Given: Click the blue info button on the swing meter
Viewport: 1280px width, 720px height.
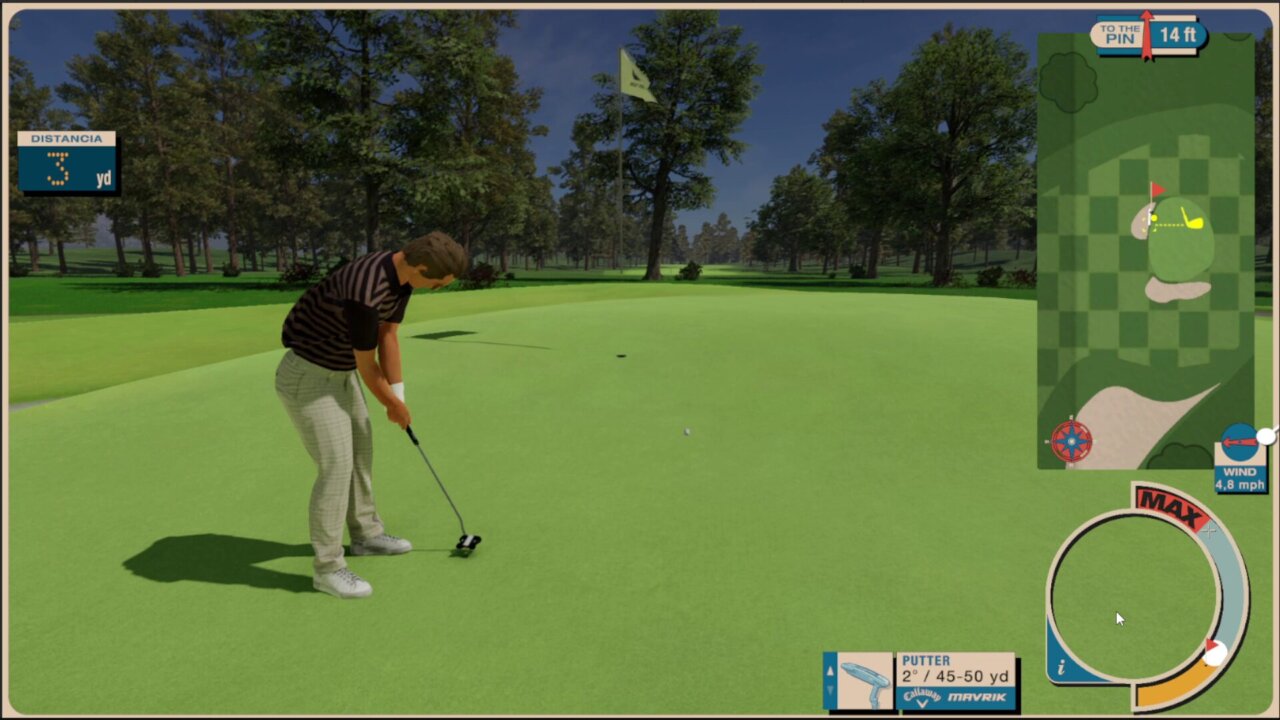Looking at the screenshot, I should (x=1062, y=667).
